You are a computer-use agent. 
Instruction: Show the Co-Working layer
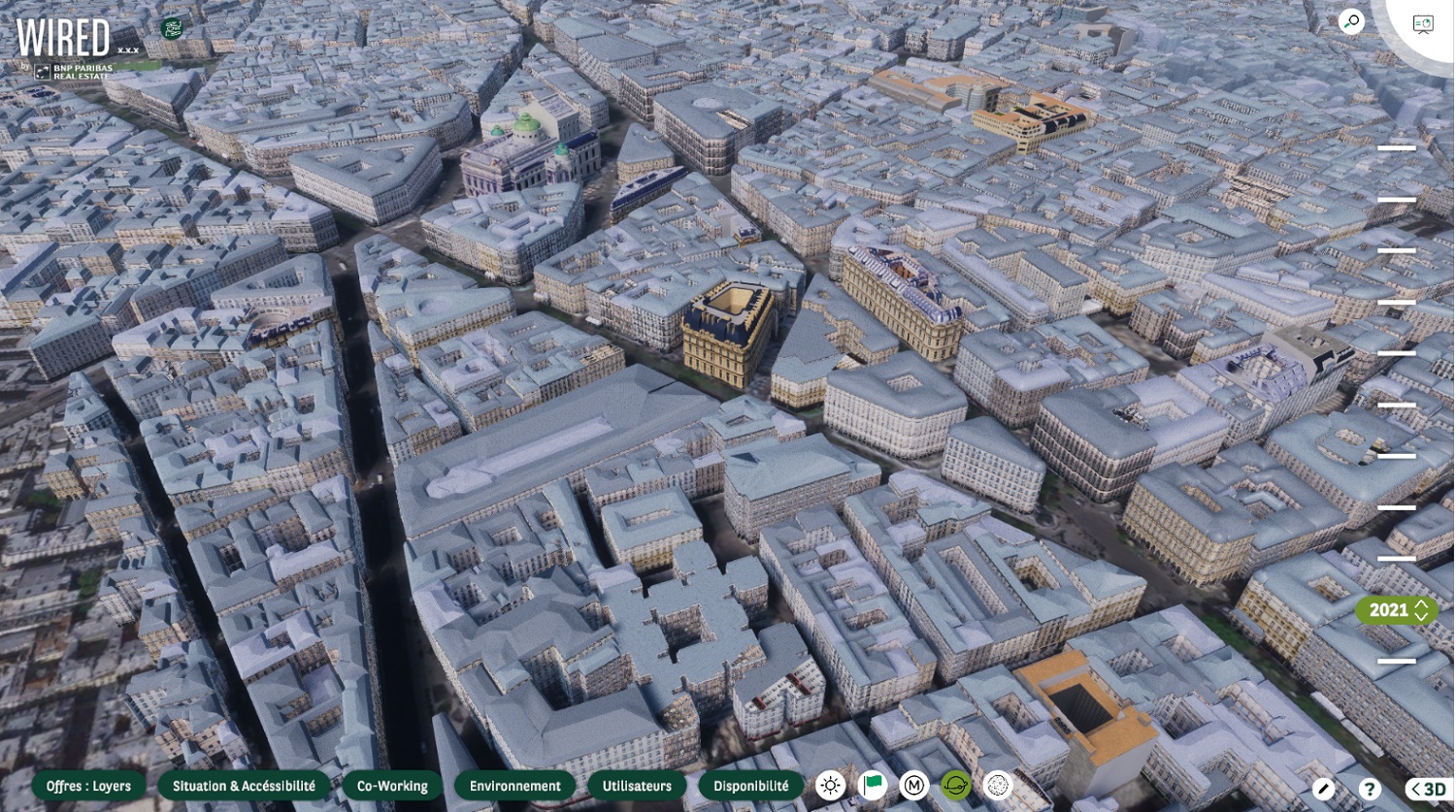pyautogui.click(x=392, y=786)
